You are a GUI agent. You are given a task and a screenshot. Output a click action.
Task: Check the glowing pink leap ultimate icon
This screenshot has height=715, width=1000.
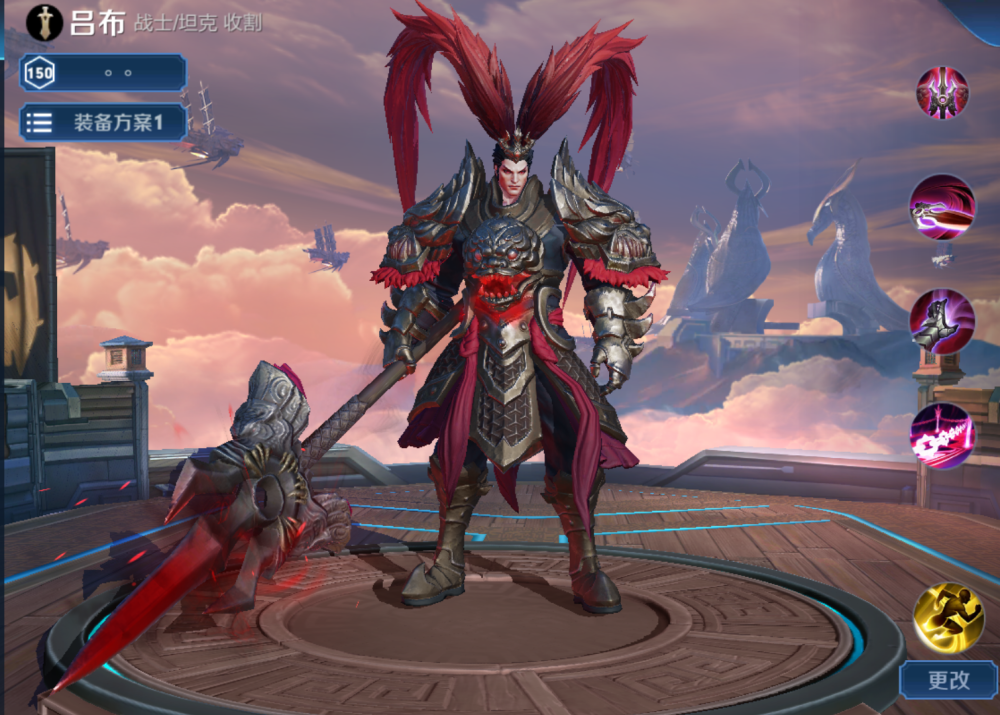pos(942,436)
